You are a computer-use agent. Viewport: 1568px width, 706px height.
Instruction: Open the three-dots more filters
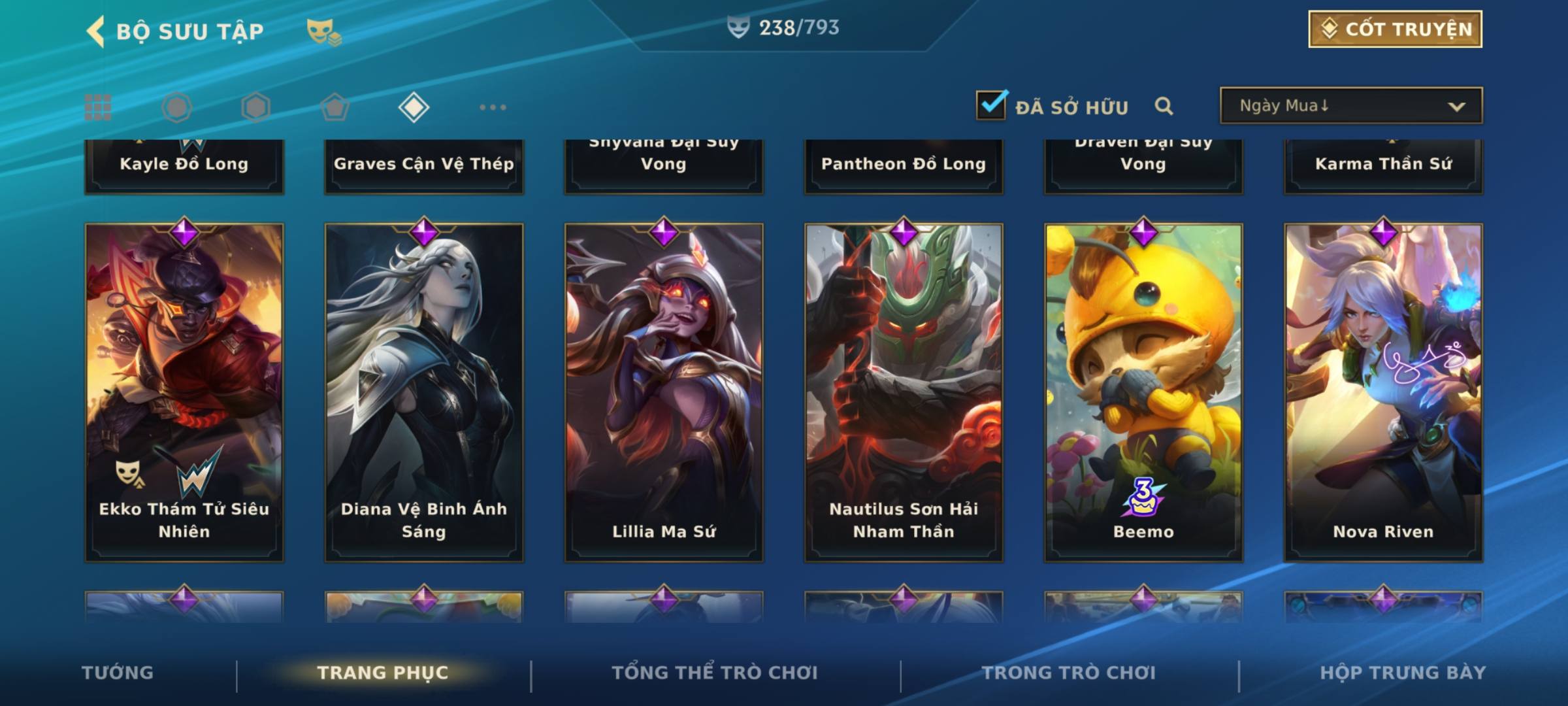point(493,107)
